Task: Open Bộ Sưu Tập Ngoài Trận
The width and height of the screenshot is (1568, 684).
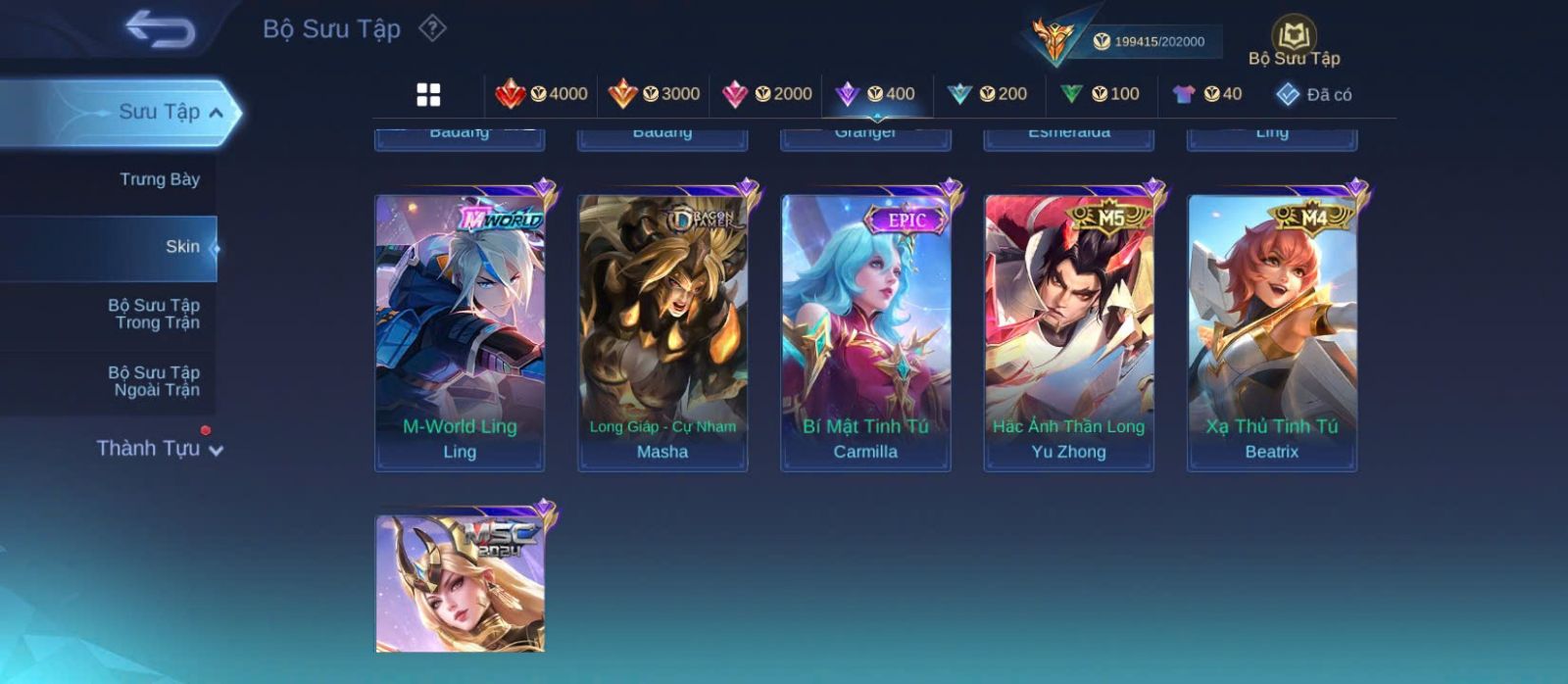Action: coord(154,381)
